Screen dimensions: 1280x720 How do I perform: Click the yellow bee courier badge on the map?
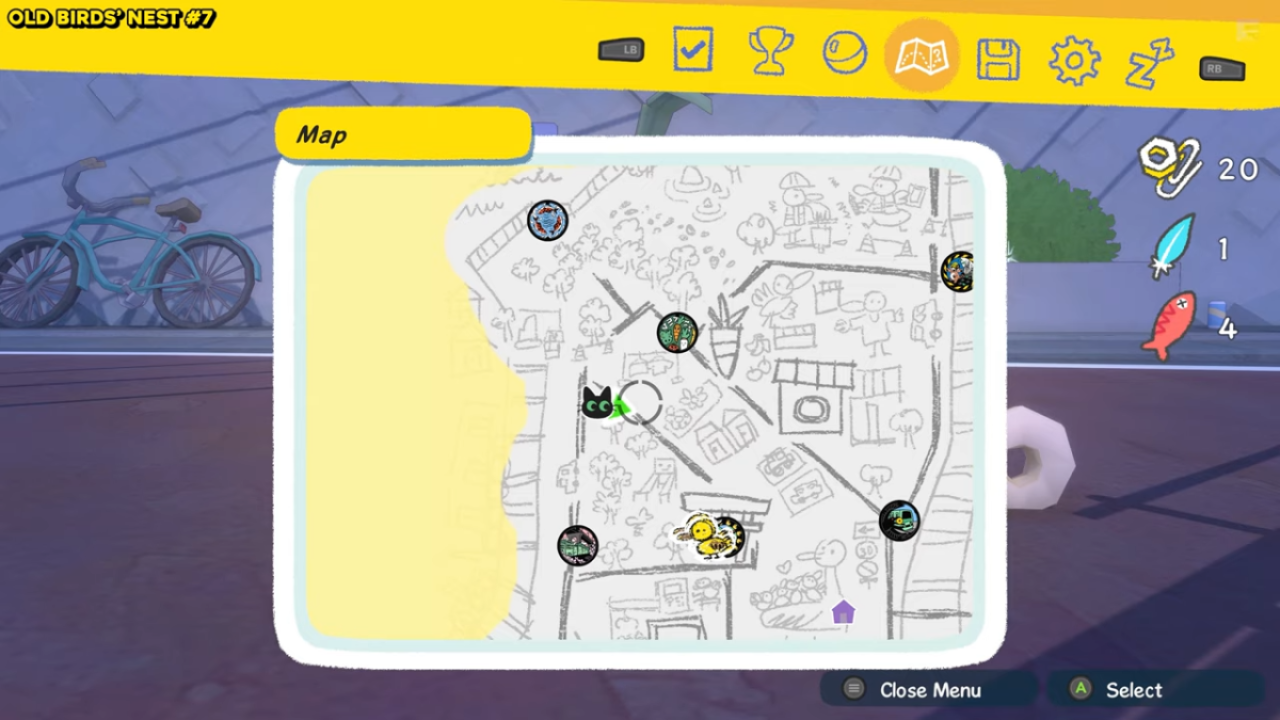point(706,535)
